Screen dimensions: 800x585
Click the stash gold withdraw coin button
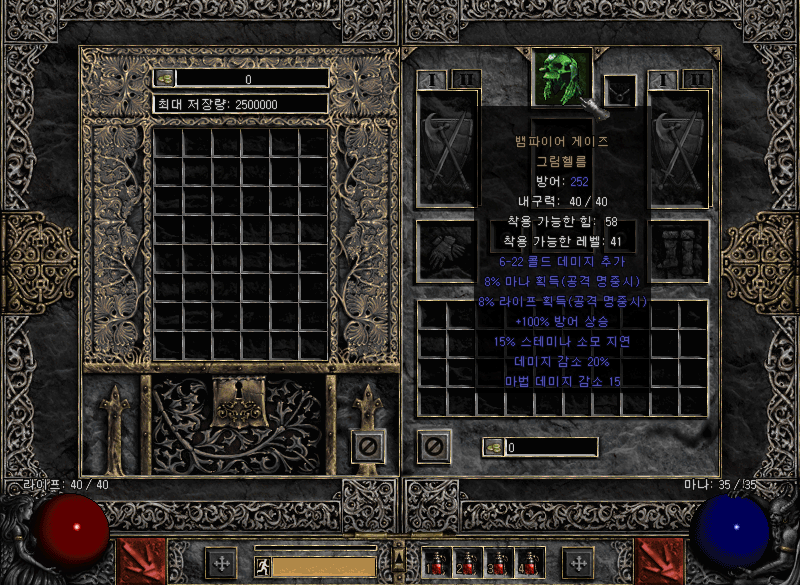click(165, 78)
